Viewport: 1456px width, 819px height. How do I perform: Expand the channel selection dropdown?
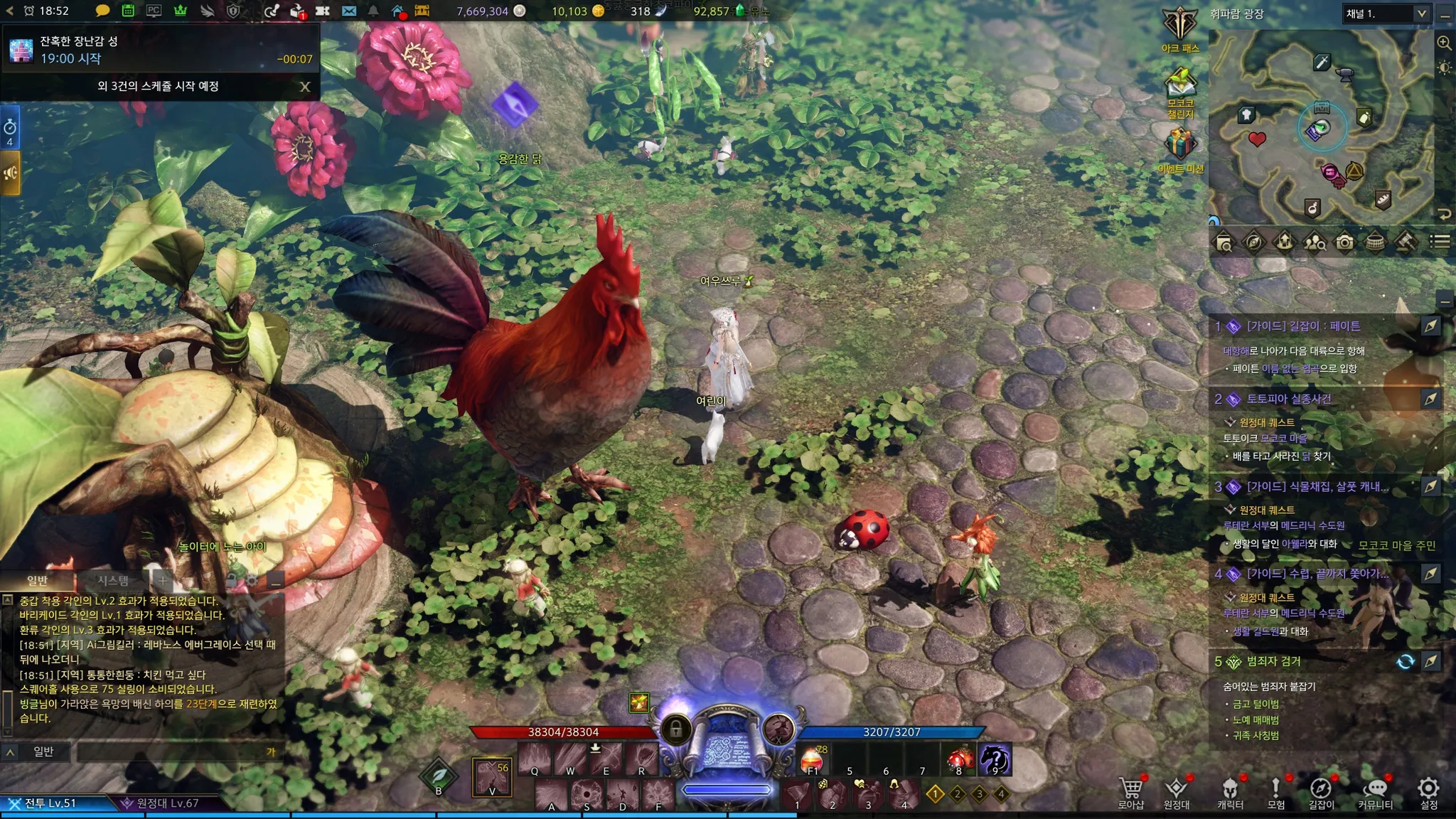[x=1421, y=14]
